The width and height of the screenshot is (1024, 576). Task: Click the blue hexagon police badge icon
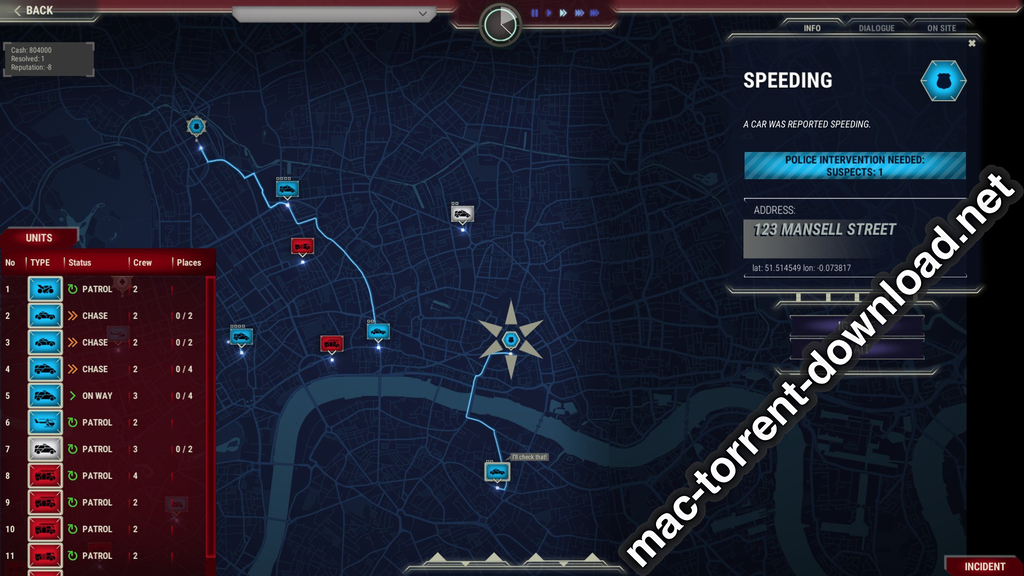tap(943, 81)
